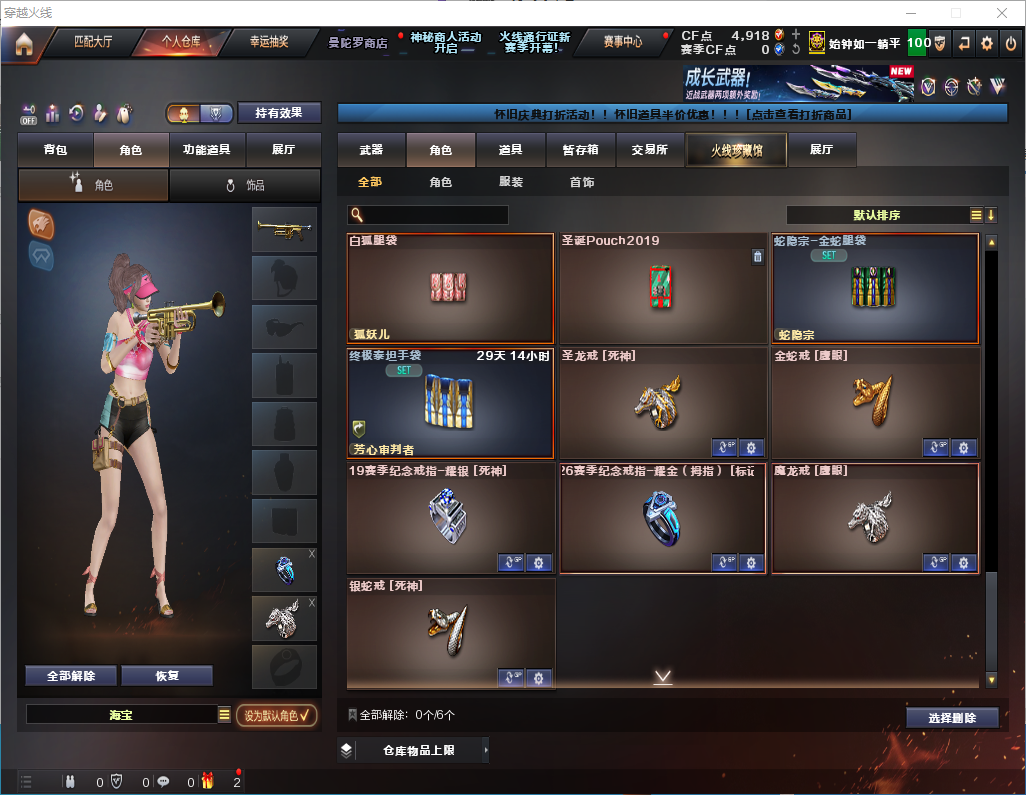Viewport: 1026px width, 795px height.
Task: Click the 恢复 button
Action: (x=167, y=675)
